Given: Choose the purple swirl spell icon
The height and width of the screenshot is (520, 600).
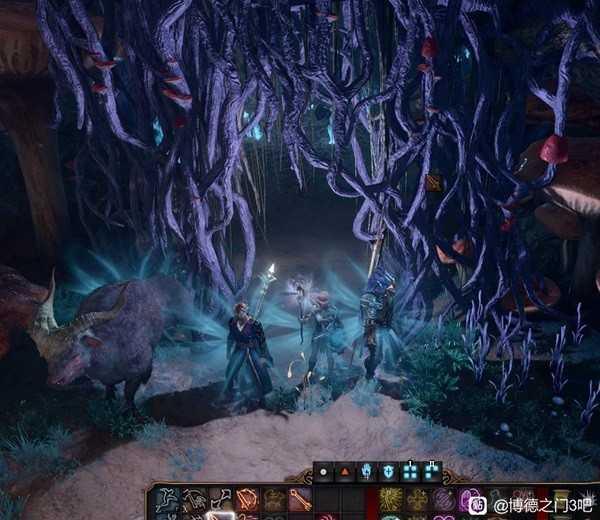Looking at the screenshot, I should click(x=443, y=499).
